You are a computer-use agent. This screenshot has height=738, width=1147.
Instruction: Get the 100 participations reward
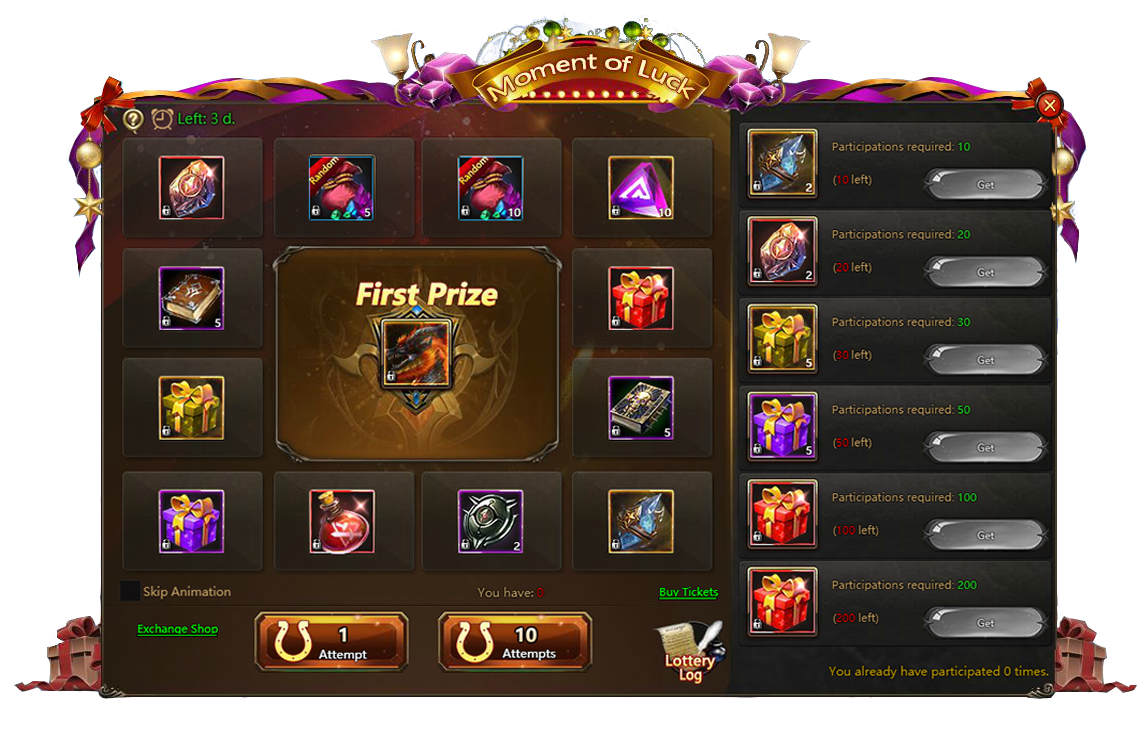coord(985,535)
